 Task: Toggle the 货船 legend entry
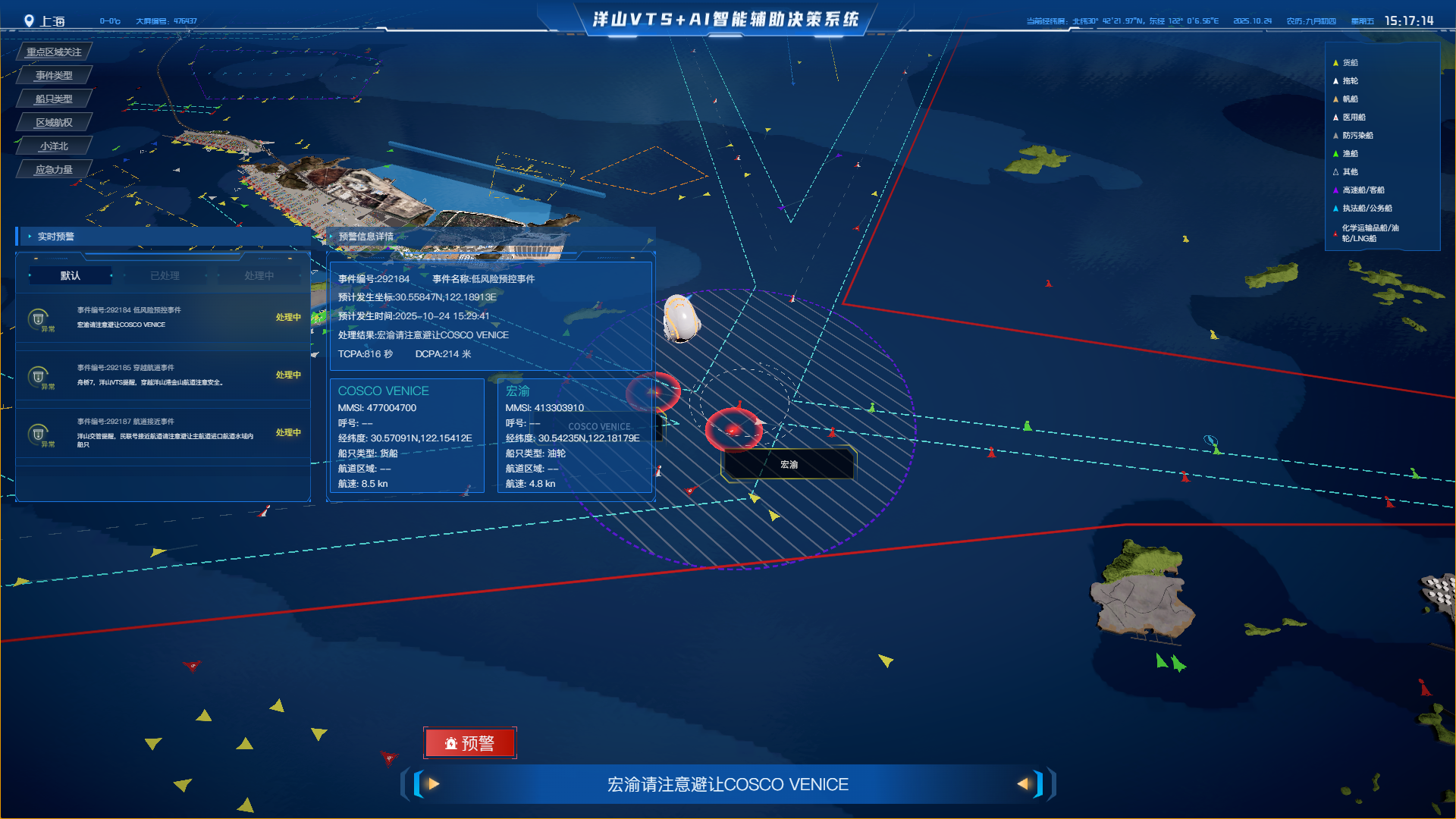(1350, 63)
